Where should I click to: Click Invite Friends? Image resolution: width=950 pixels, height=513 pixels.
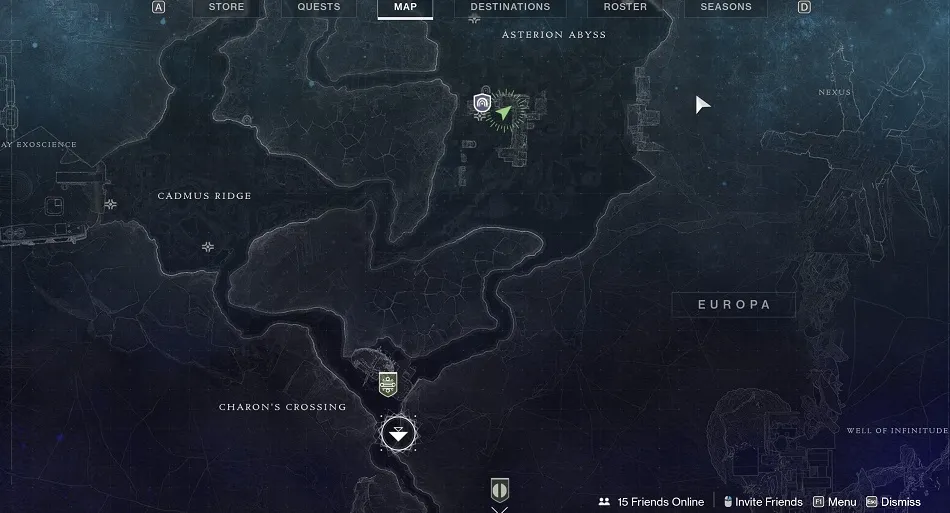[763, 502]
